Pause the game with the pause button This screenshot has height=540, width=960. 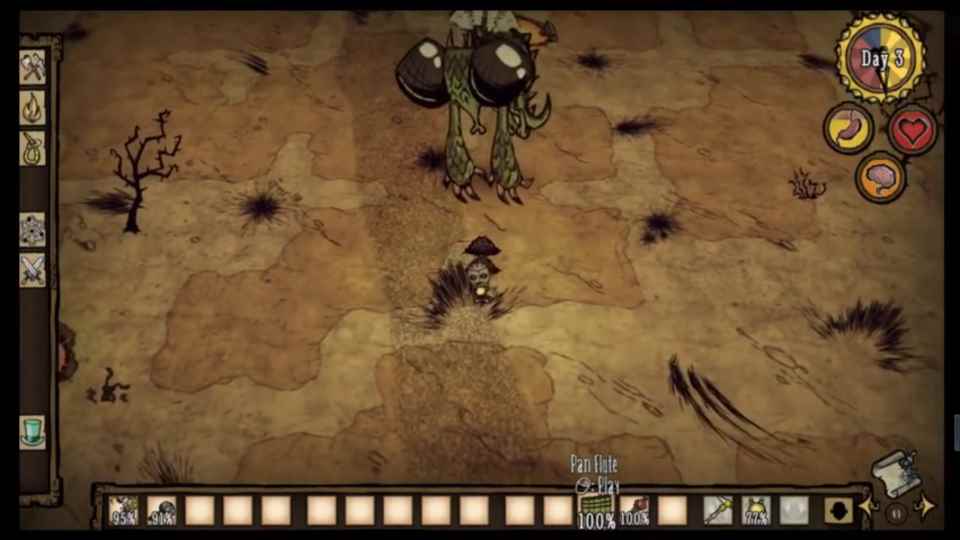point(896,511)
